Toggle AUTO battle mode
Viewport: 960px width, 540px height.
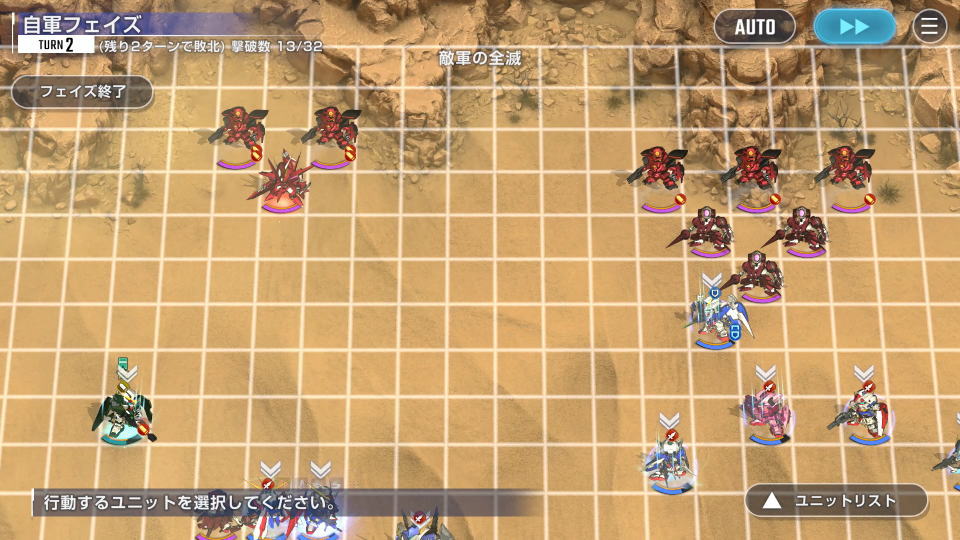755,27
